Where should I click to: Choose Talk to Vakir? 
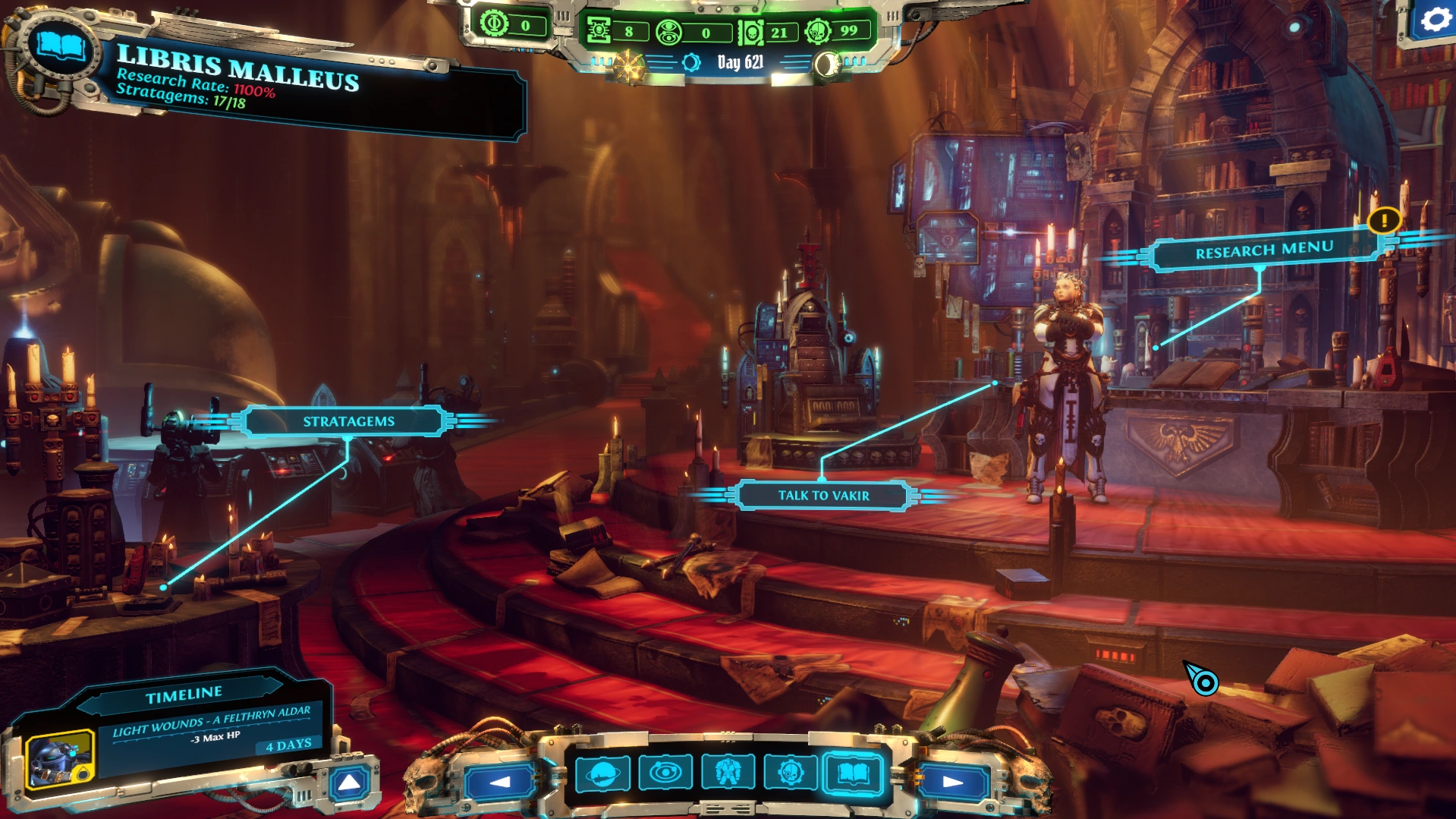point(823,496)
